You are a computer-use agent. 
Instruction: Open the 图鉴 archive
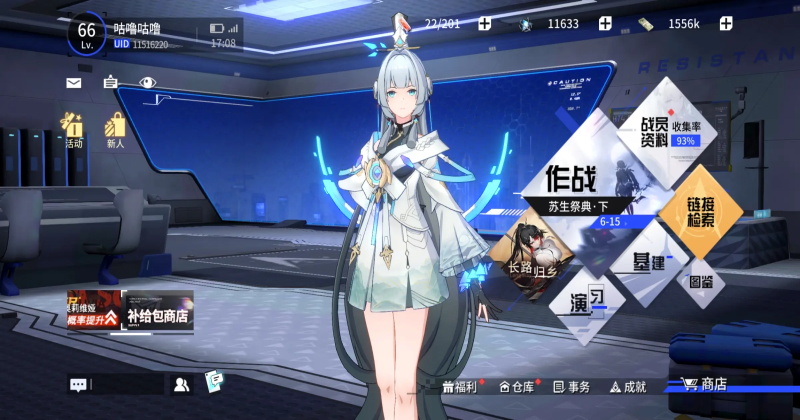coord(700,282)
